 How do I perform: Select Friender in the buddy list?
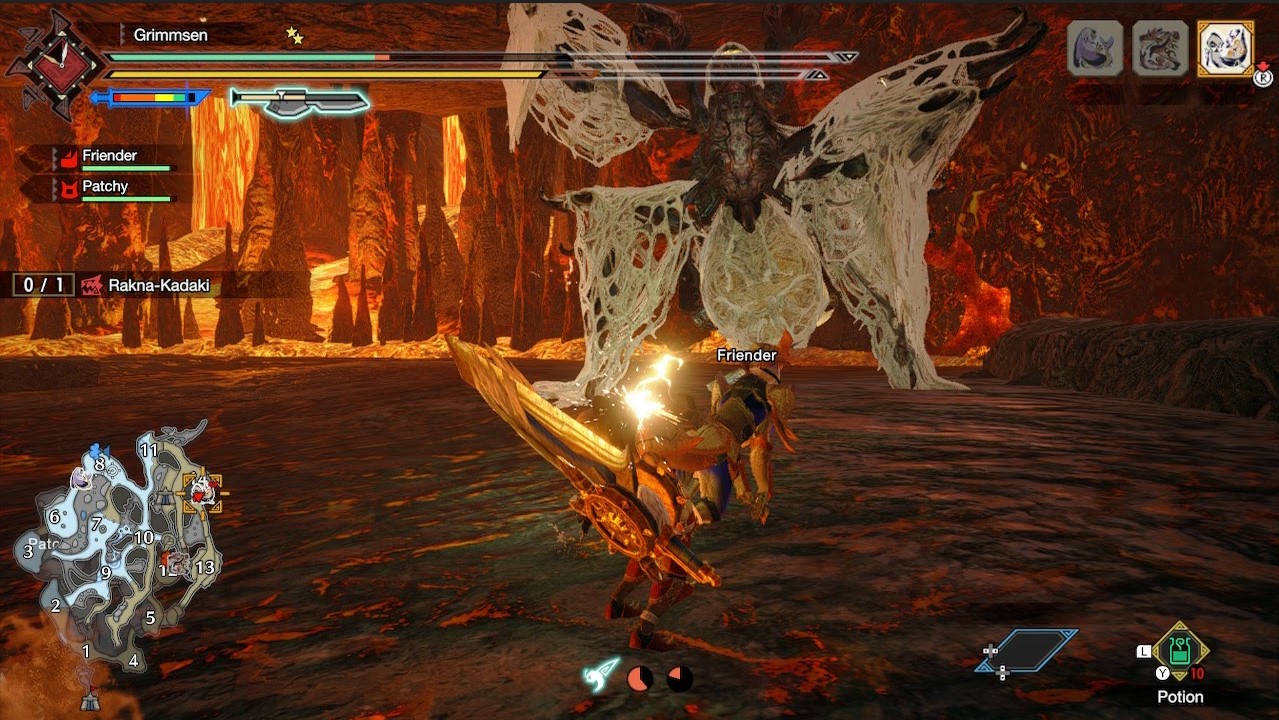click(110, 157)
